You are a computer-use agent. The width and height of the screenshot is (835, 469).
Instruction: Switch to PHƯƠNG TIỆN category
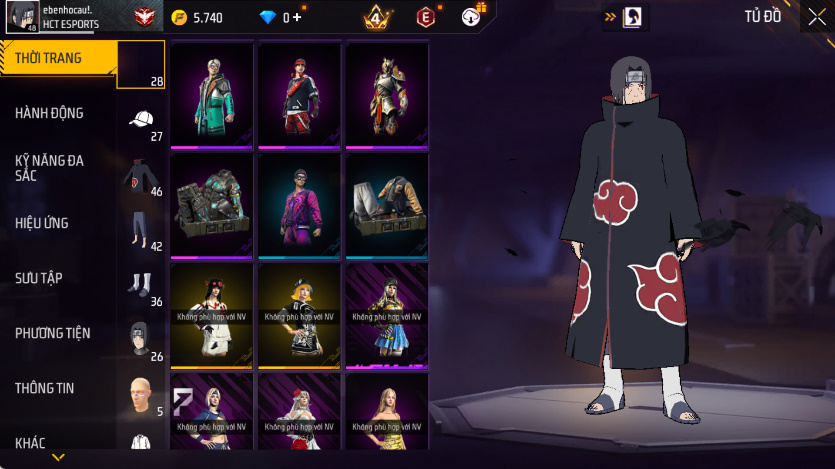(x=52, y=333)
